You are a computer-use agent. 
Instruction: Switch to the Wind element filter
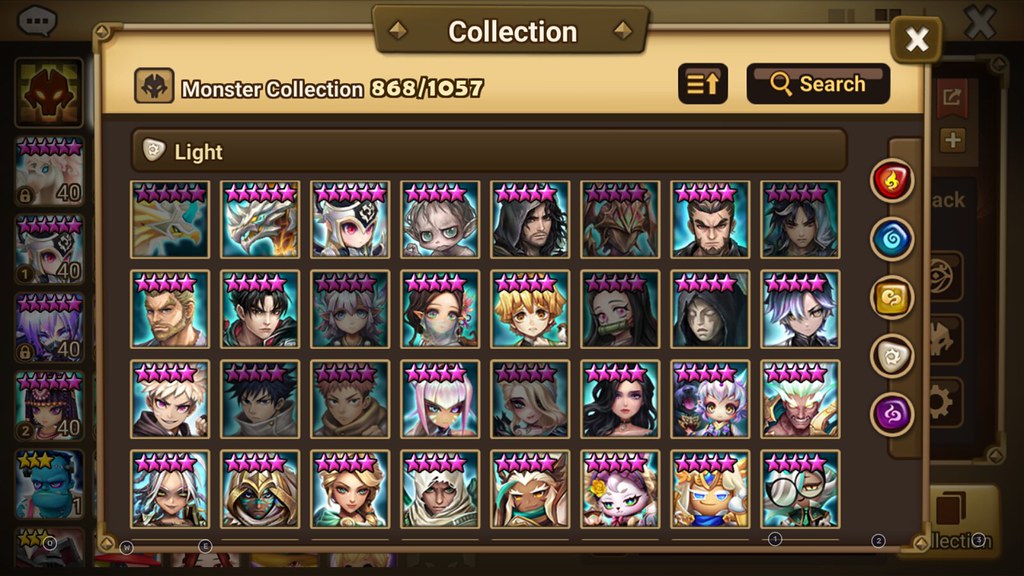[892, 297]
